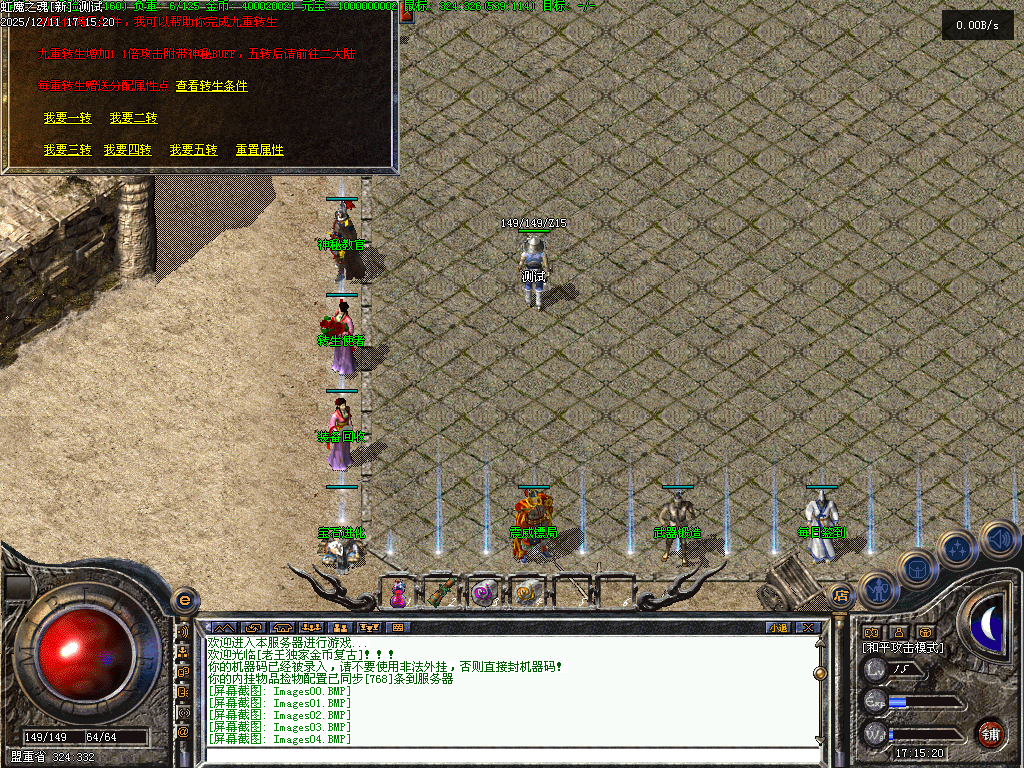
Task: Select 我要二转 in the NPC dialogue
Action: click(133, 118)
